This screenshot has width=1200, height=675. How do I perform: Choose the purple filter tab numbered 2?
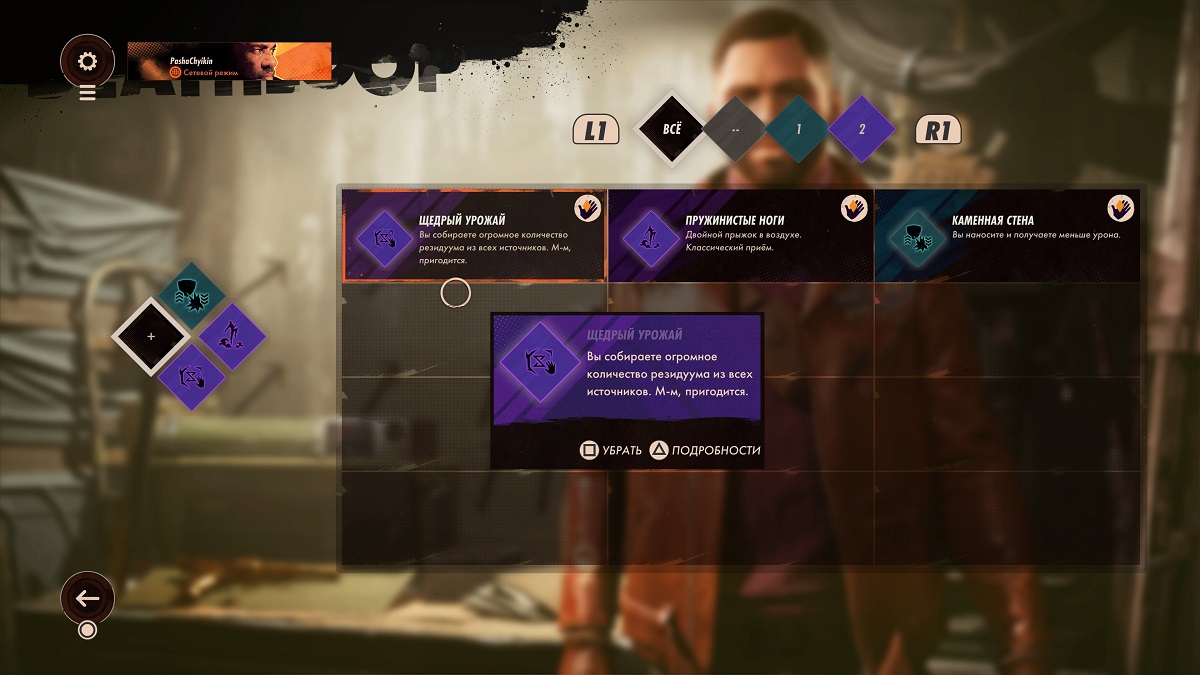coord(861,129)
